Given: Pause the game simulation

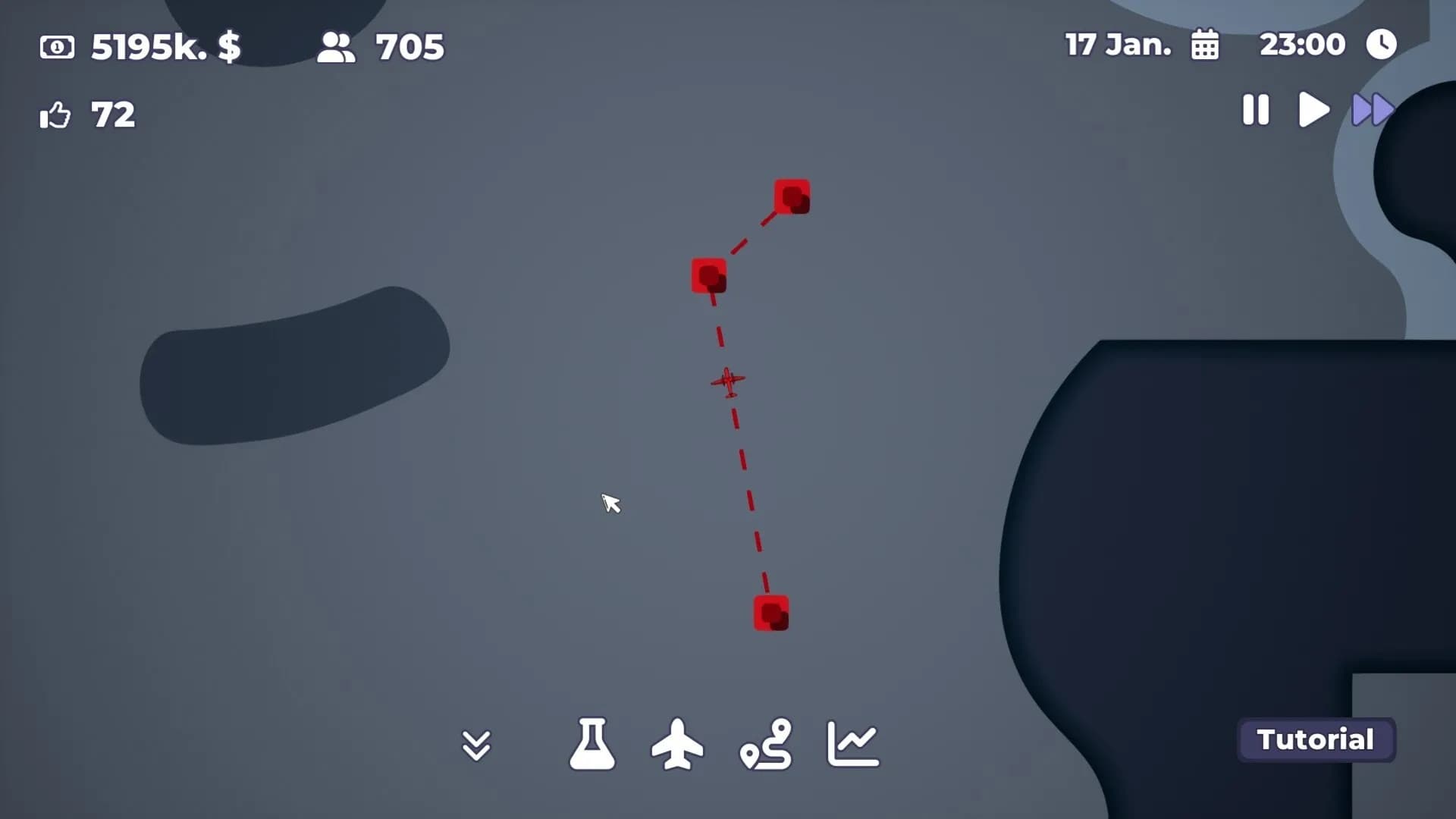Looking at the screenshot, I should (1255, 110).
